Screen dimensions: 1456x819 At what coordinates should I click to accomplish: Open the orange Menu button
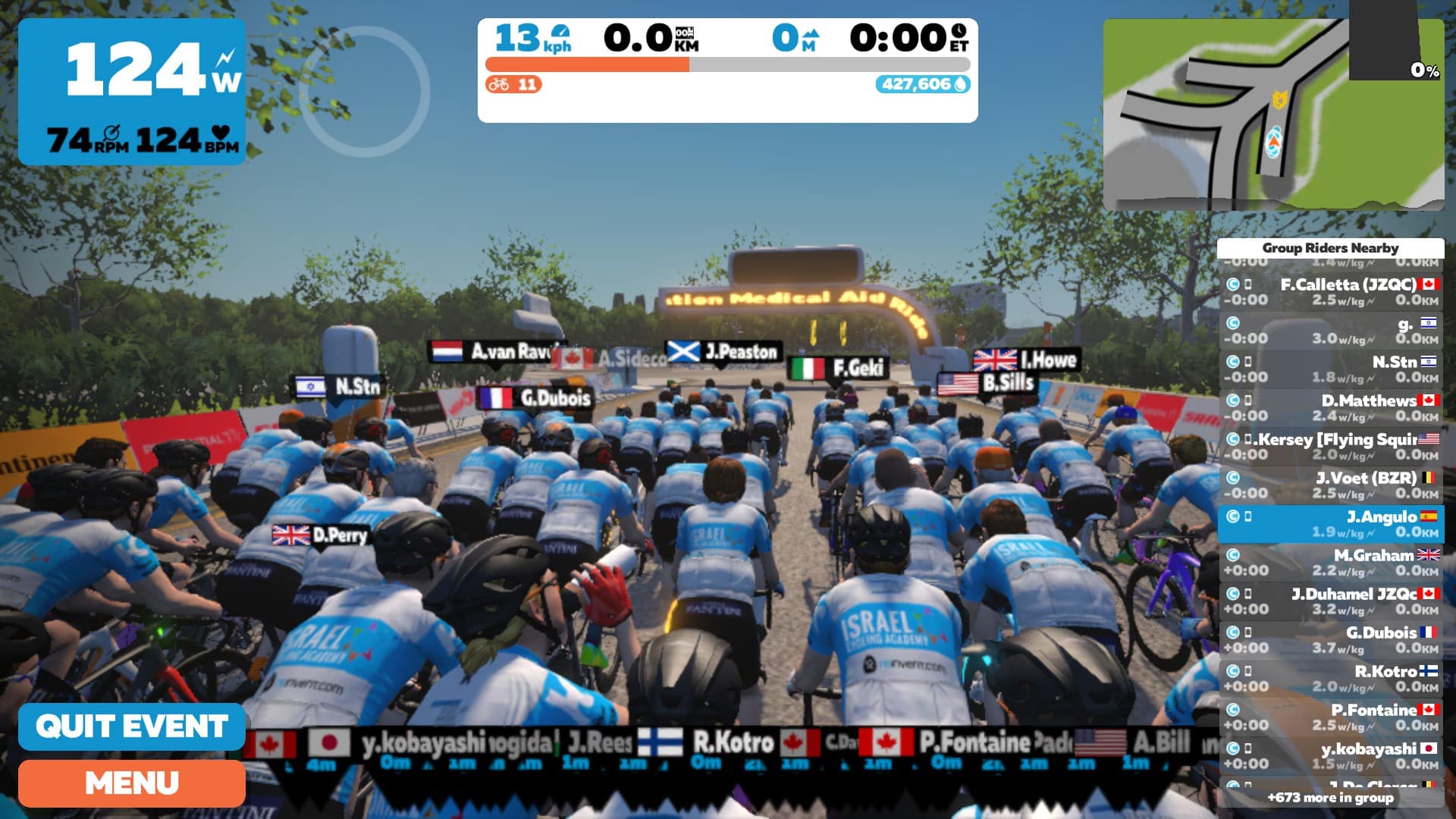[x=132, y=783]
